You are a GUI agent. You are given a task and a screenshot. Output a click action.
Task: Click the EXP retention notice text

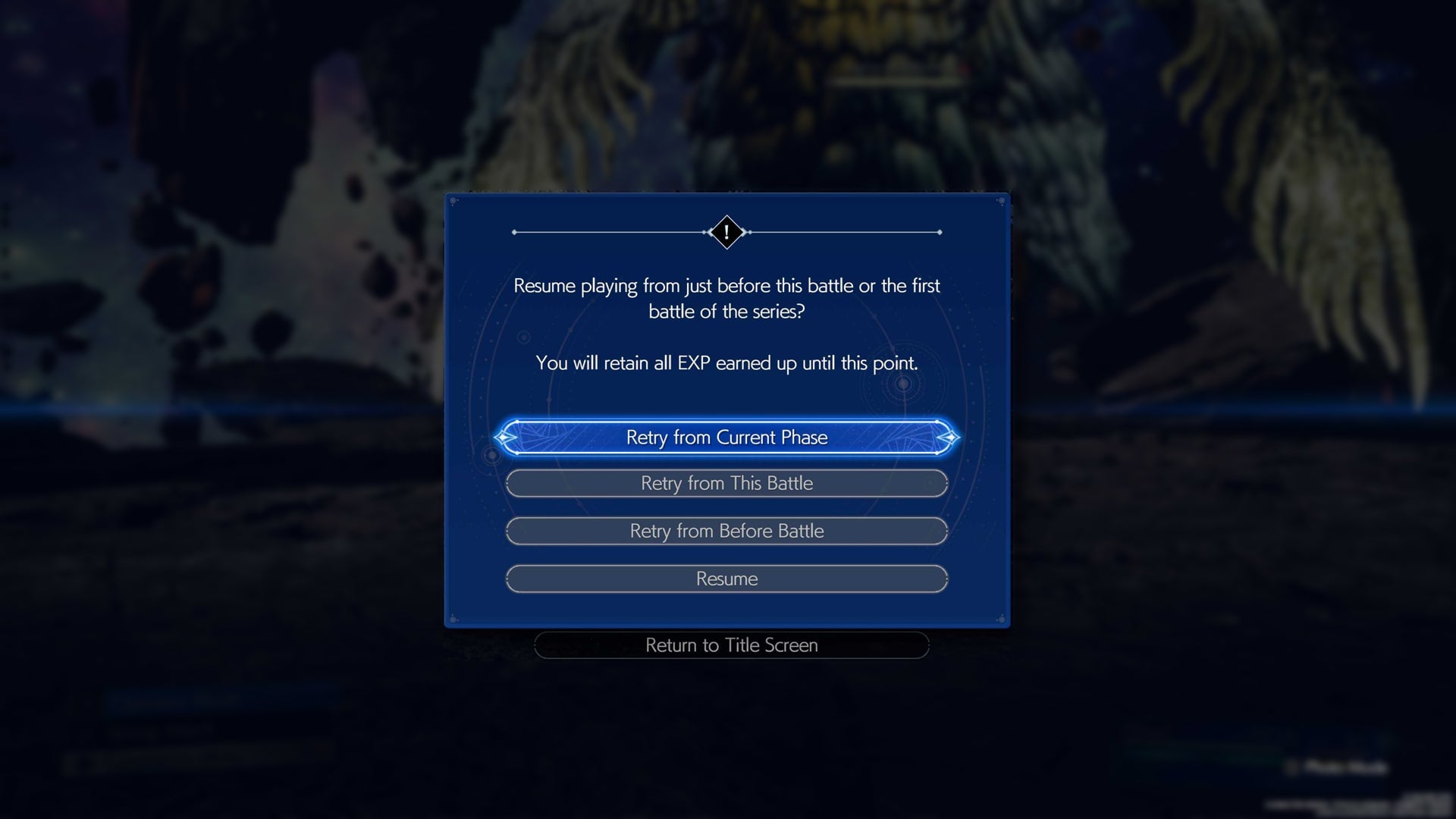(726, 362)
